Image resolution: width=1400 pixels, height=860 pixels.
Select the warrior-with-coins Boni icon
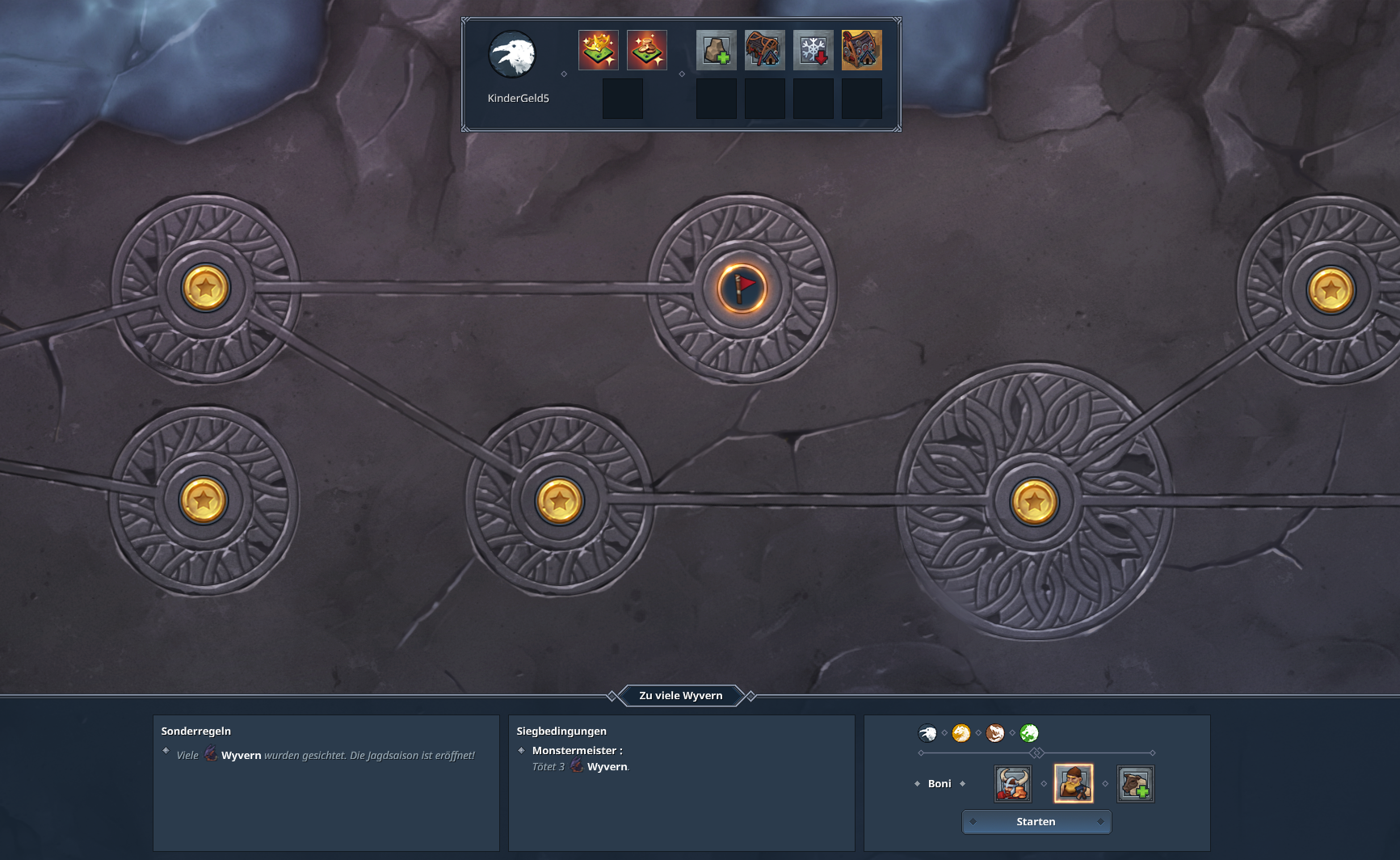click(x=1012, y=783)
